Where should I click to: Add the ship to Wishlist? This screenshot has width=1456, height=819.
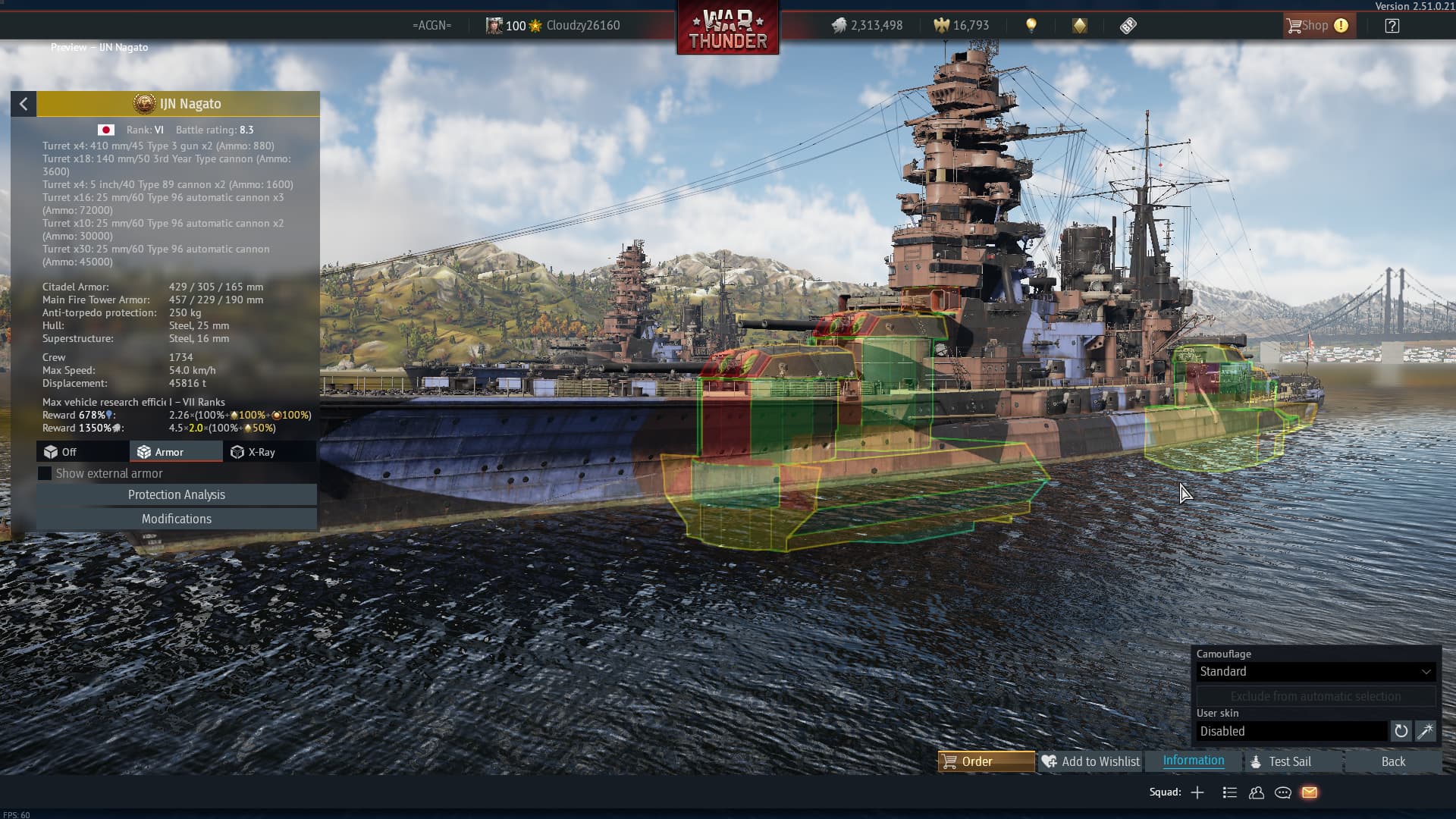[1090, 761]
